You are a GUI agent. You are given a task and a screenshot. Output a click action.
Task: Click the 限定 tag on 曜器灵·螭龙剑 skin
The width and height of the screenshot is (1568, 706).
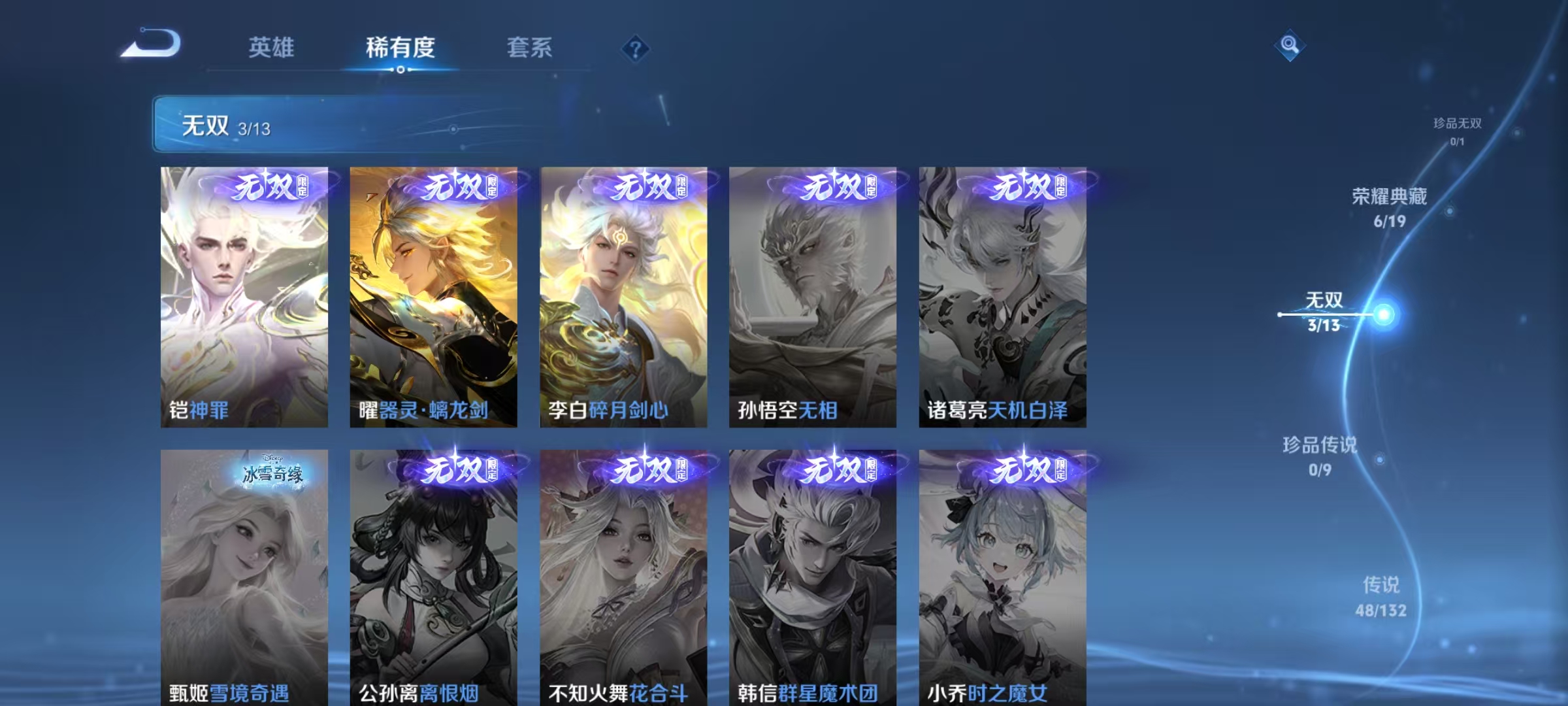(x=495, y=188)
